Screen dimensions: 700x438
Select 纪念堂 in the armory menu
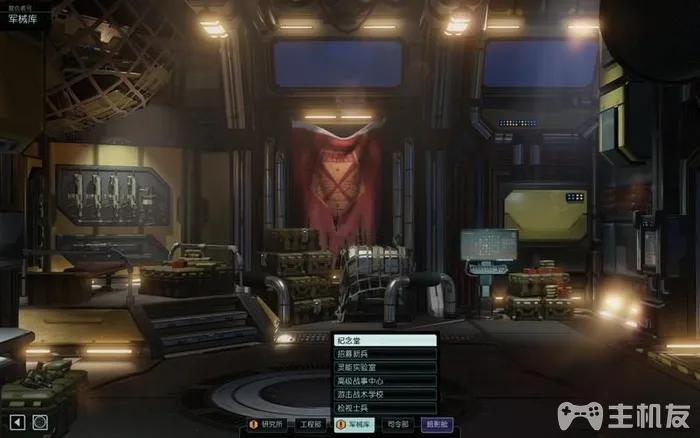(385, 340)
